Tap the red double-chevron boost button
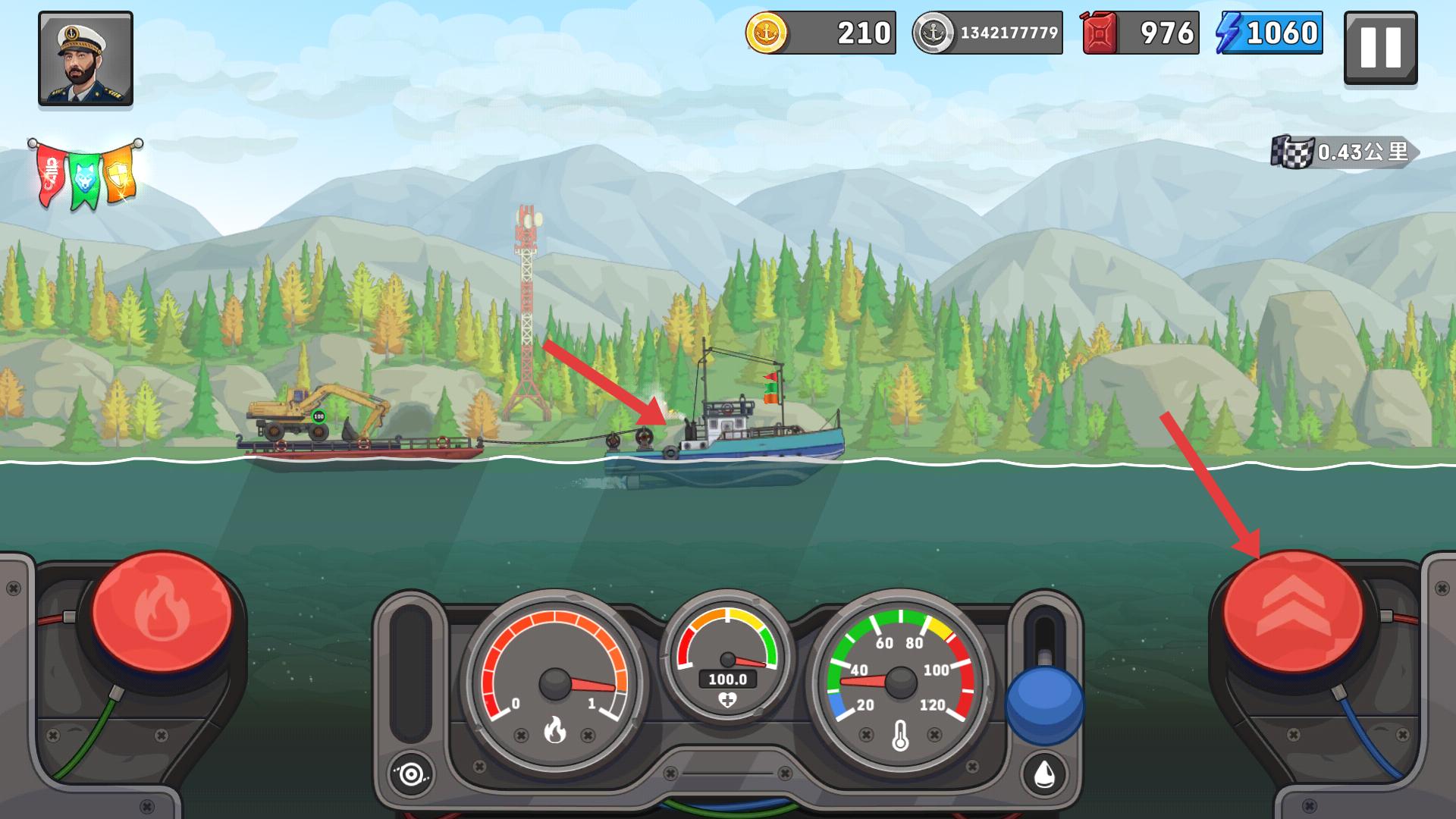The width and height of the screenshot is (1456, 819). 1294,611
